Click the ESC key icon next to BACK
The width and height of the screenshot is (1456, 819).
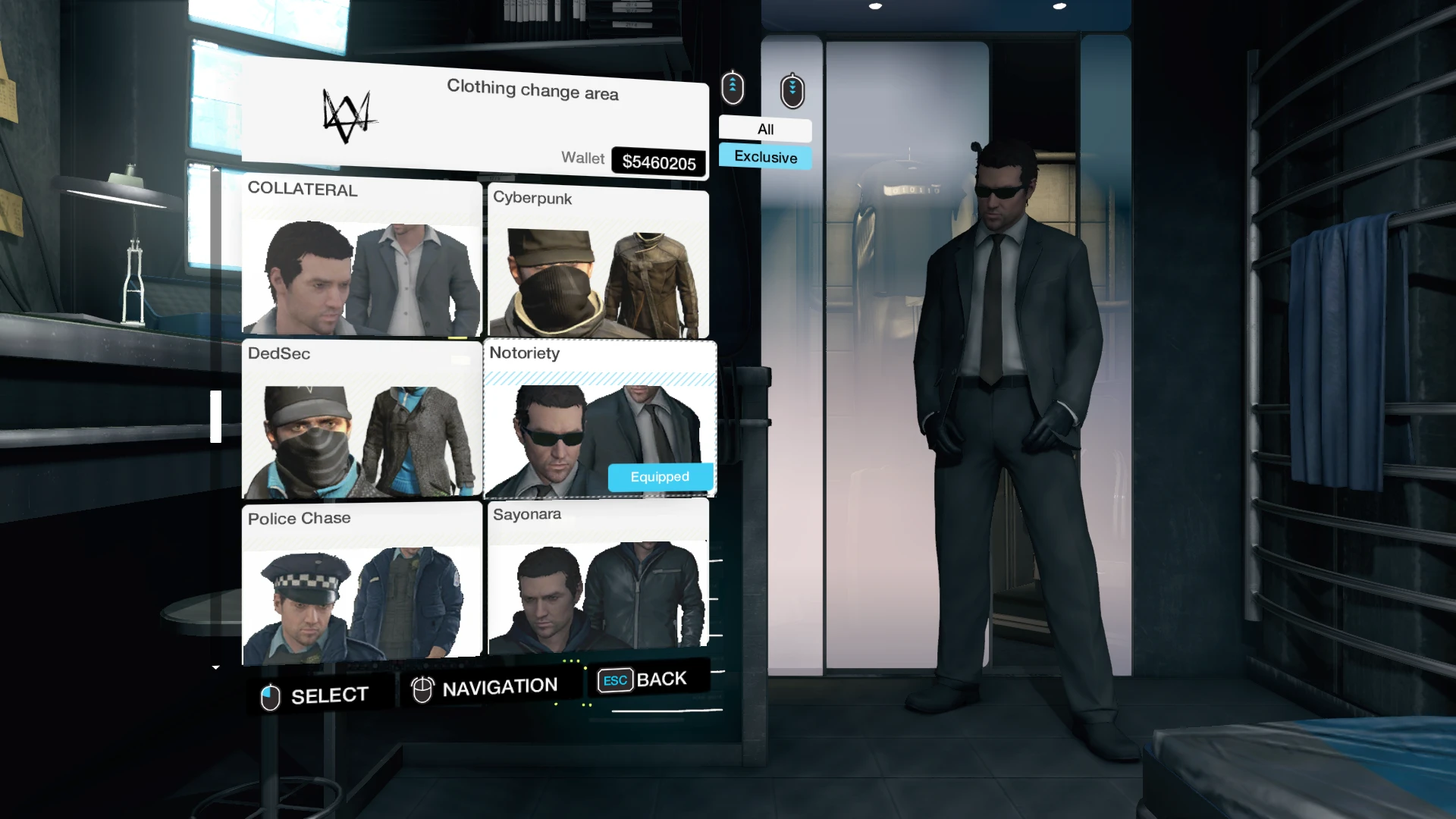(x=614, y=680)
